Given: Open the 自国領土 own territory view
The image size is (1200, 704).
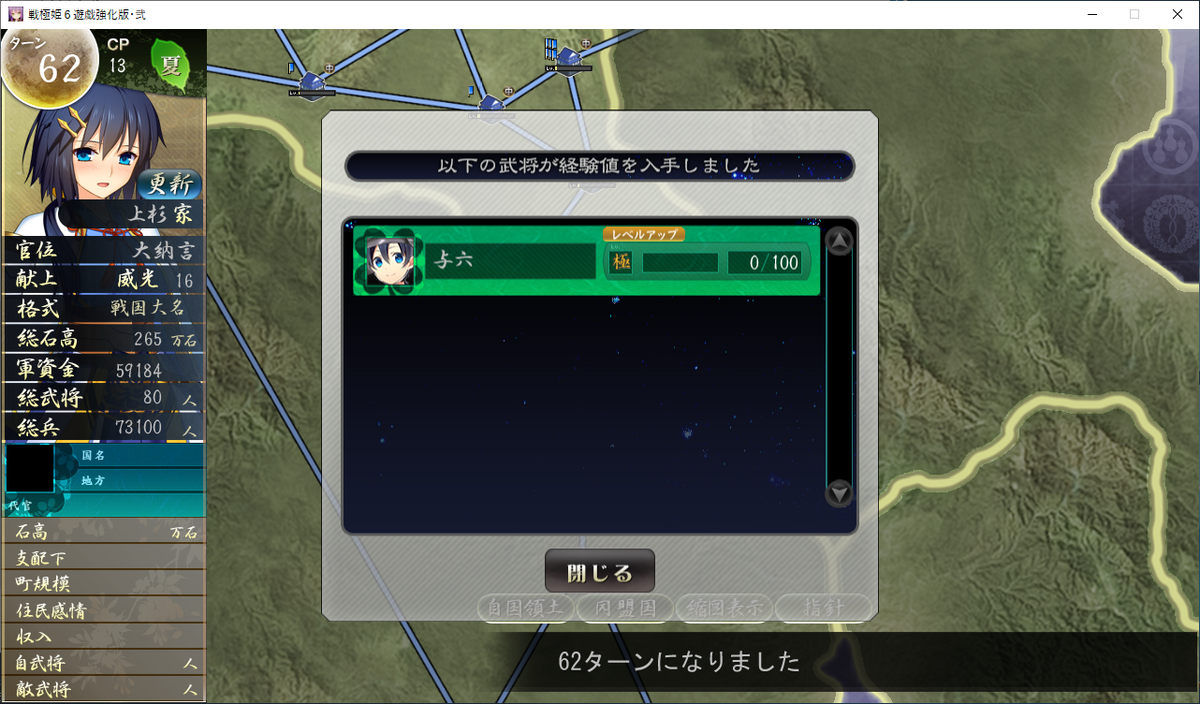Looking at the screenshot, I should pyautogui.click(x=526, y=607).
